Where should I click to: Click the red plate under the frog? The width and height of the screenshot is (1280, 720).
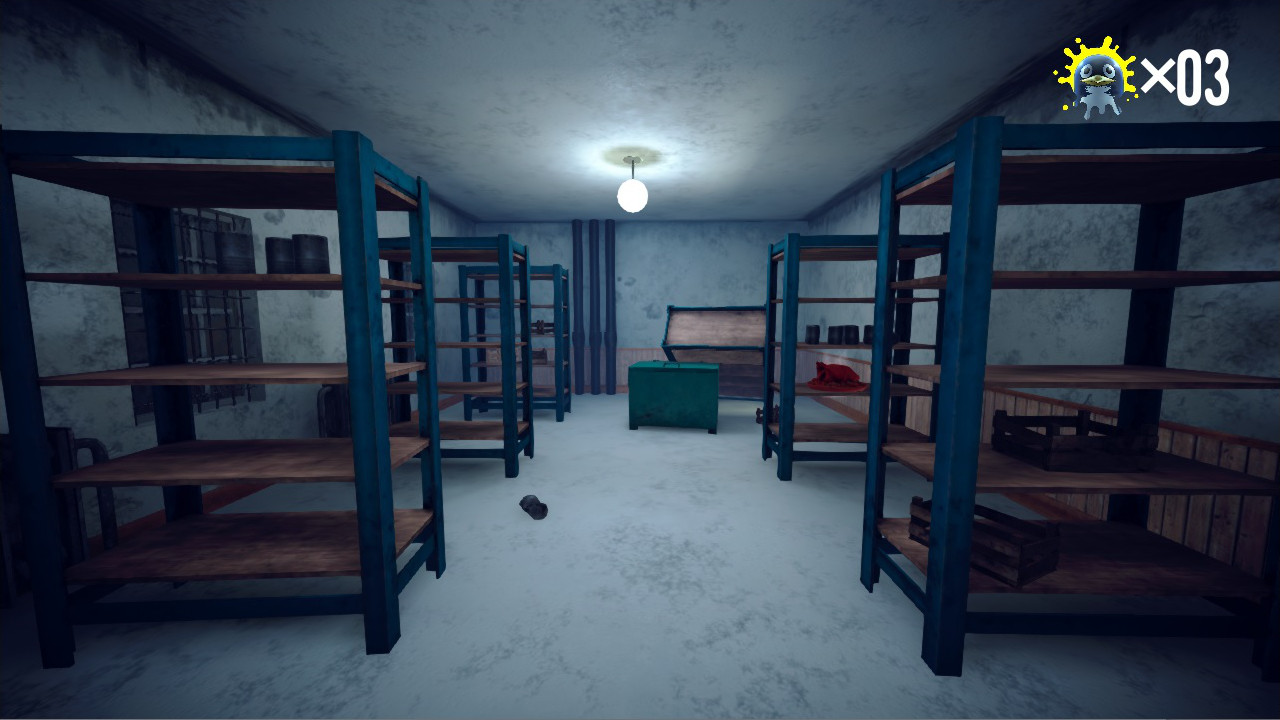click(838, 387)
